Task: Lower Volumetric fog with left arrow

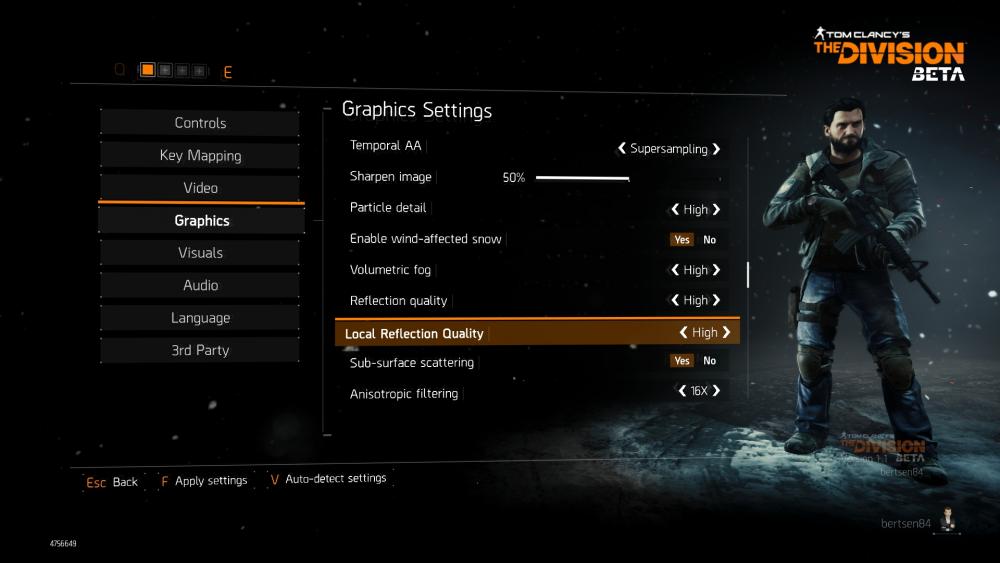Action: pyautogui.click(x=675, y=270)
